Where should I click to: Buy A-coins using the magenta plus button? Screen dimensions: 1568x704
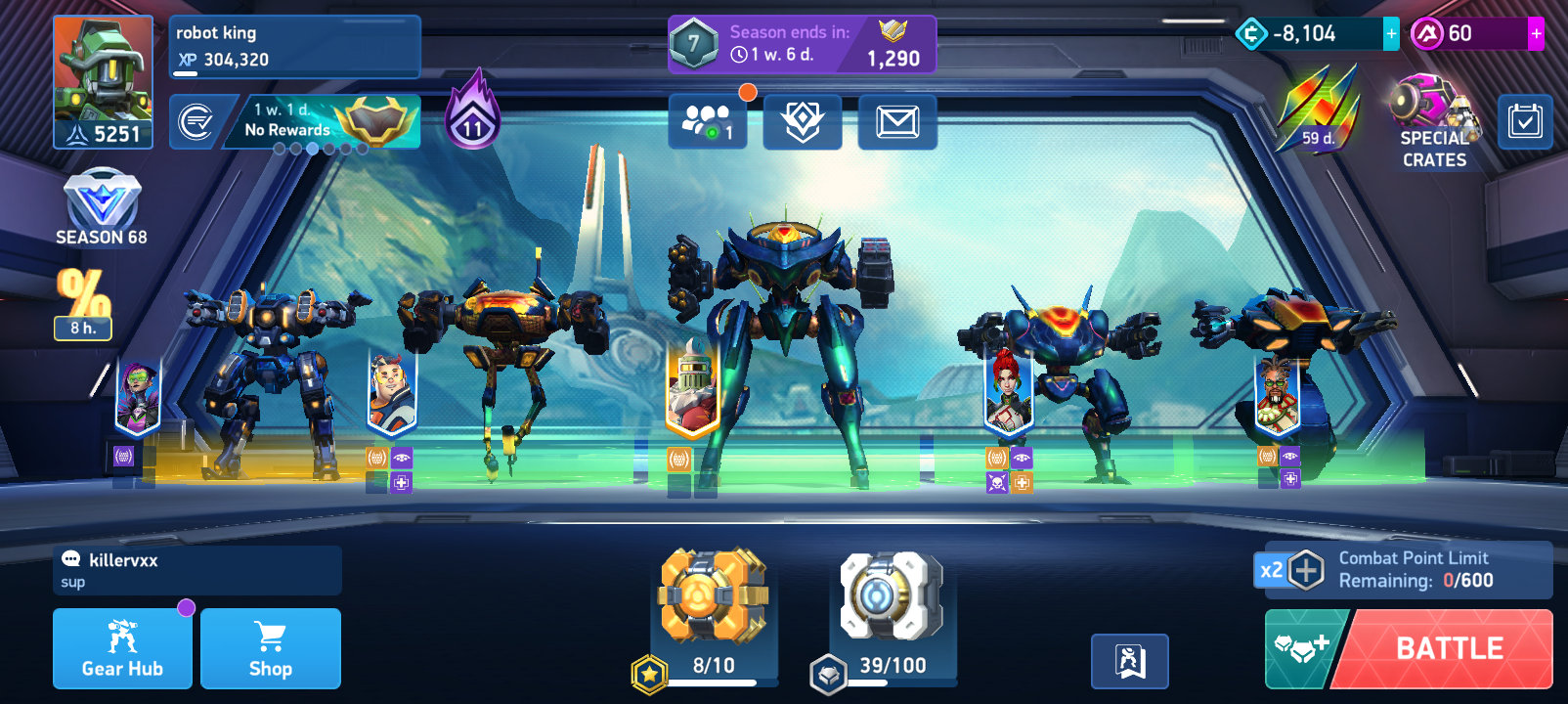point(1536,34)
